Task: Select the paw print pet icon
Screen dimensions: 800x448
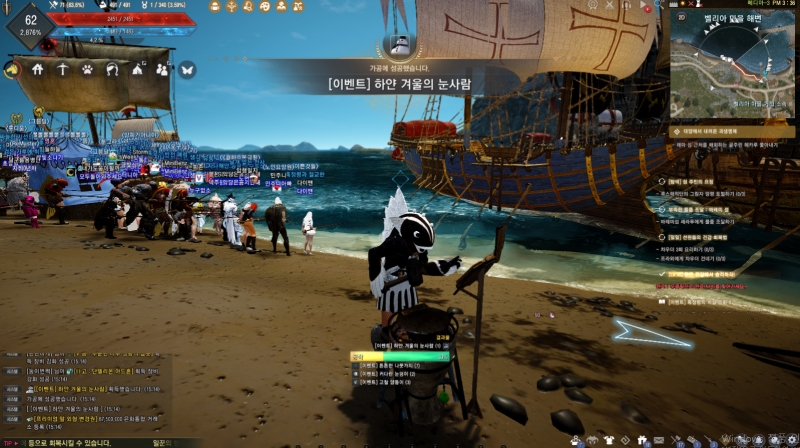Action: (x=87, y=70)
